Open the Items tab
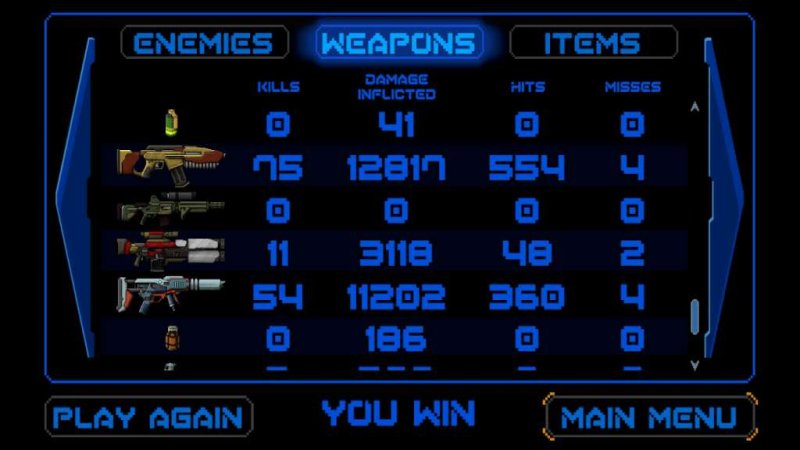The width and height of the screenshot is (800, 450). tap(592, 43)
